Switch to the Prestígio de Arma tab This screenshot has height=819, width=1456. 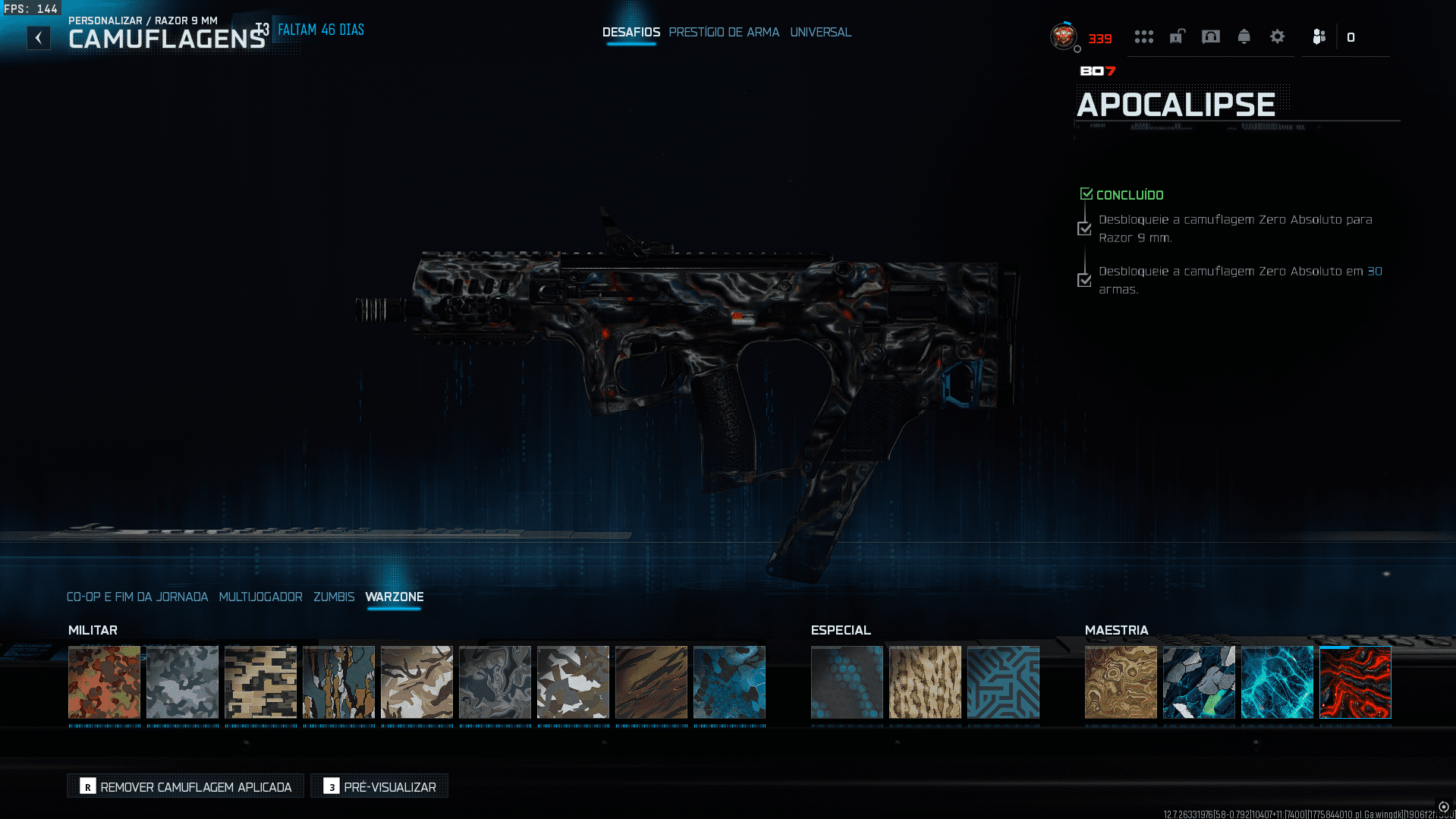coord(724,32)
